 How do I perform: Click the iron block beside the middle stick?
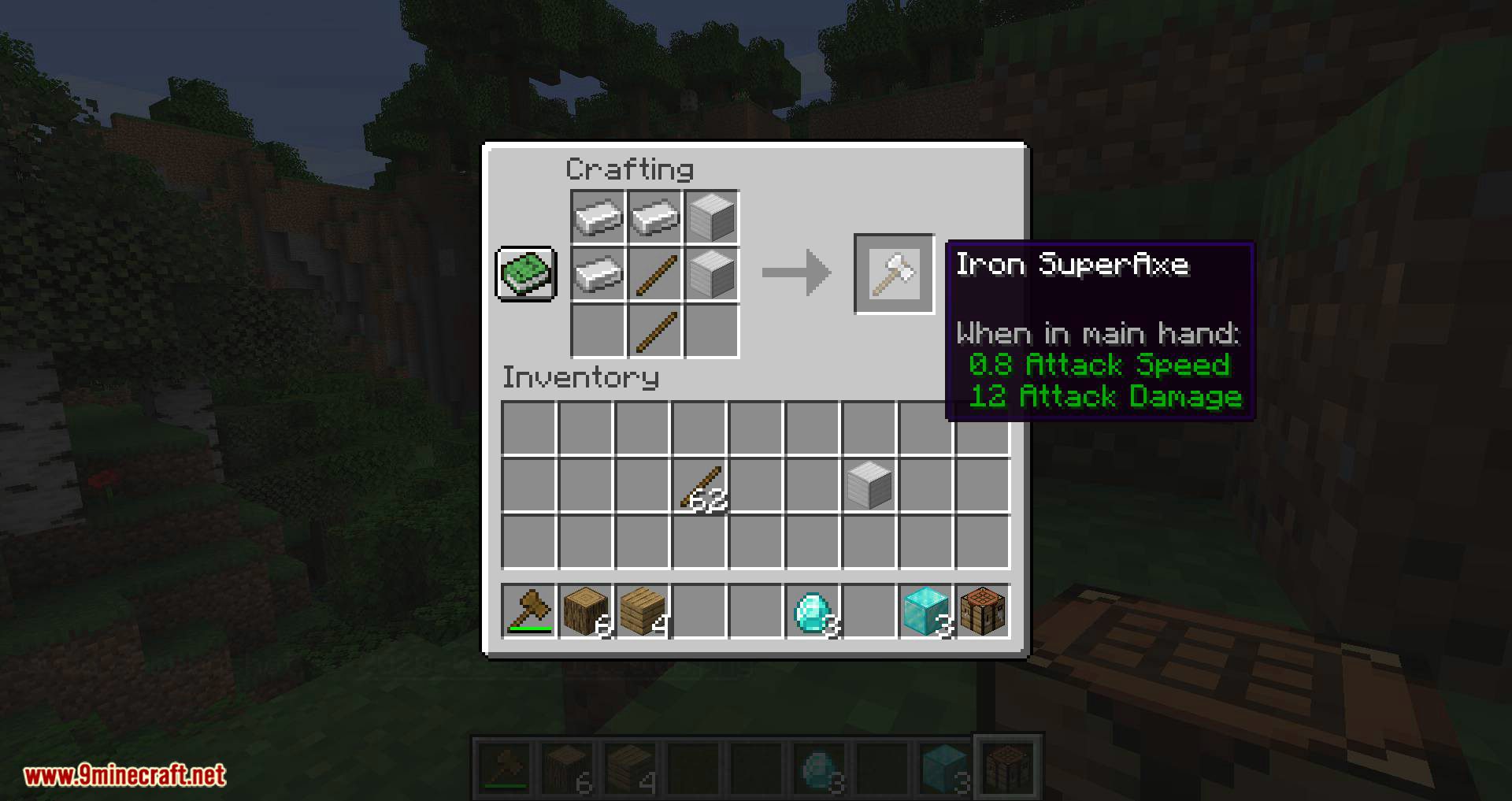pos(710,275)
